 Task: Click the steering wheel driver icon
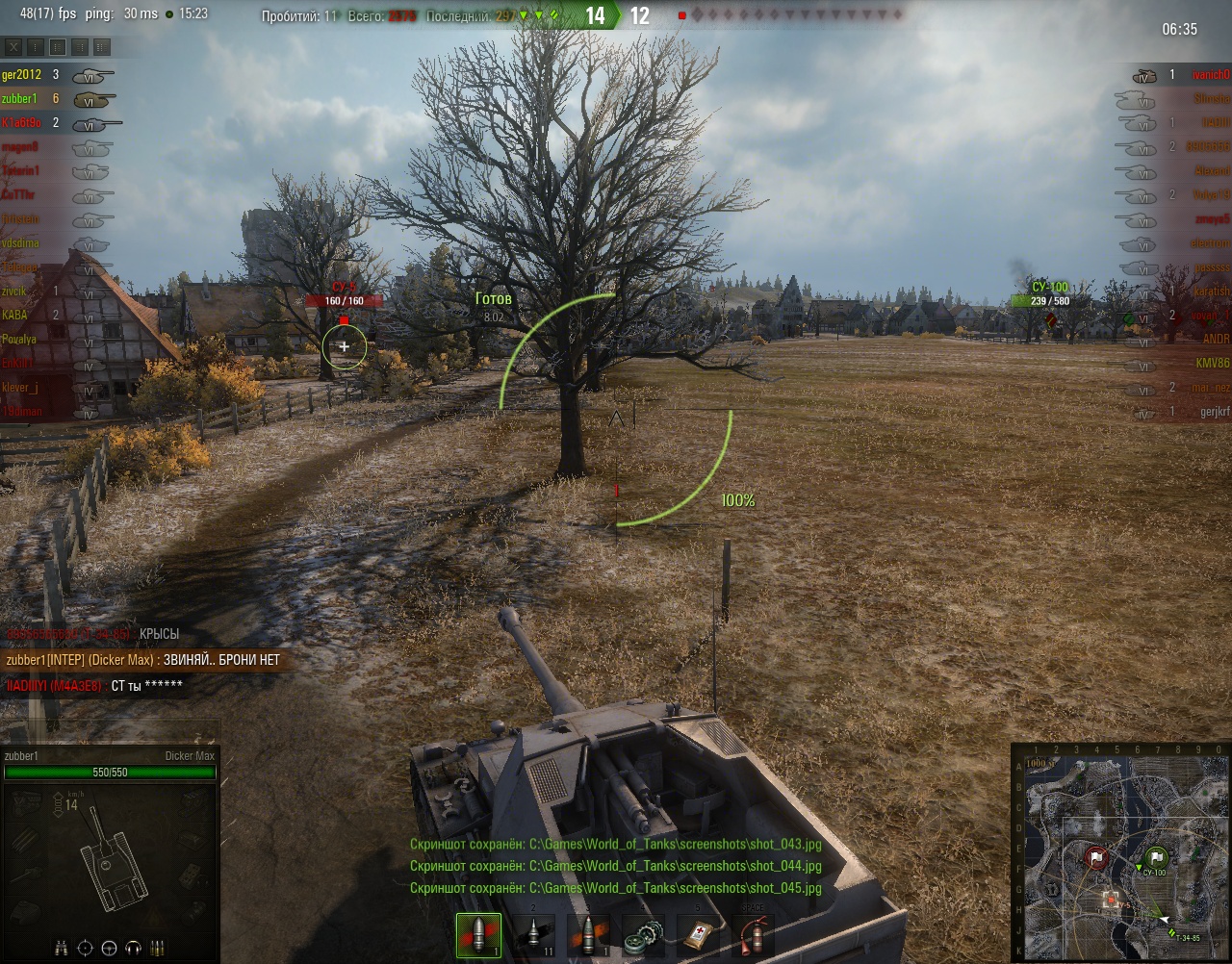tap(110, 948)
